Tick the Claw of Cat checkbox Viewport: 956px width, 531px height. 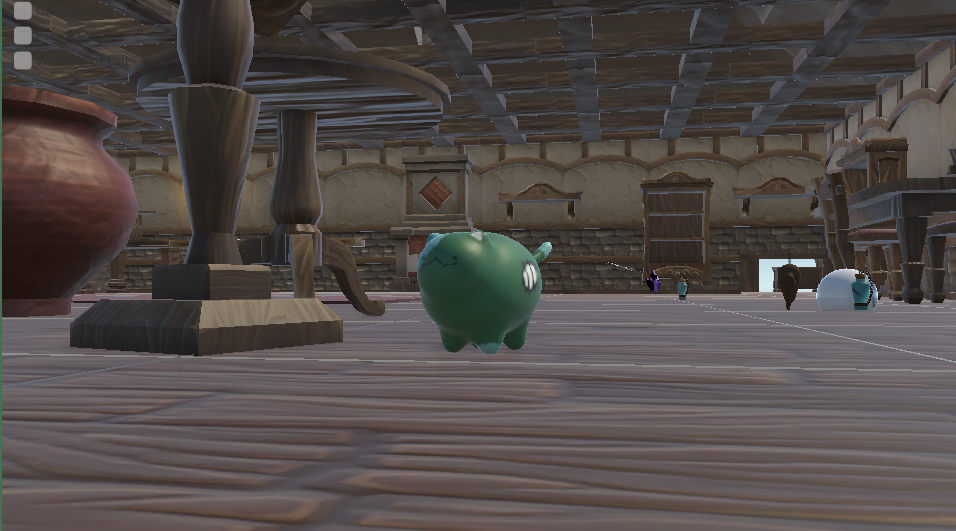pos(23,12)
